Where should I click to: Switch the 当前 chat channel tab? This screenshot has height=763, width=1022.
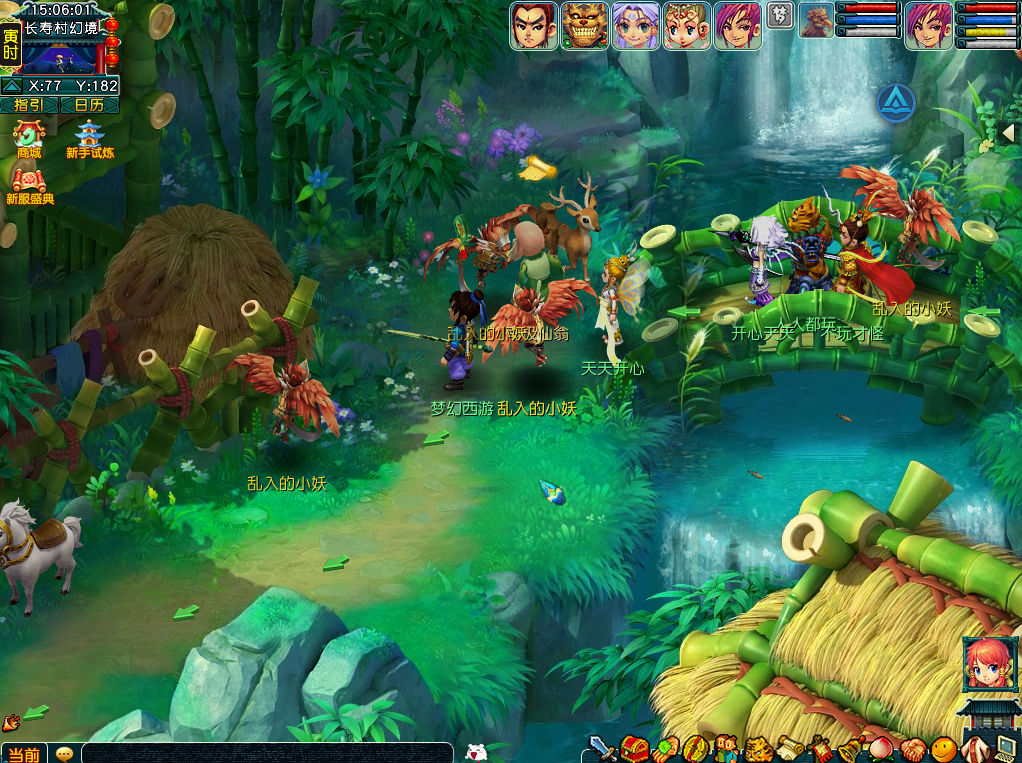(x=24, y=754)
